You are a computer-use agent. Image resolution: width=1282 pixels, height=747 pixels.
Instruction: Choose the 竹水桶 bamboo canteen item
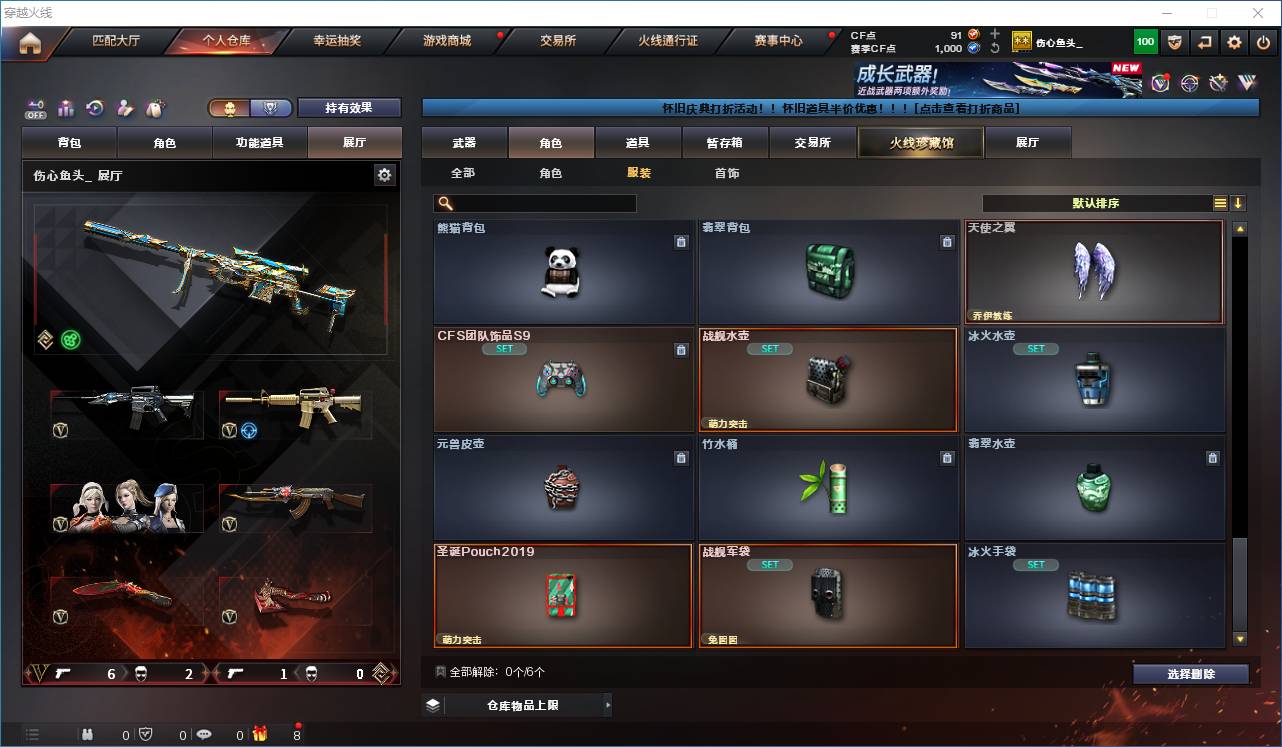(x=828, y=488)
